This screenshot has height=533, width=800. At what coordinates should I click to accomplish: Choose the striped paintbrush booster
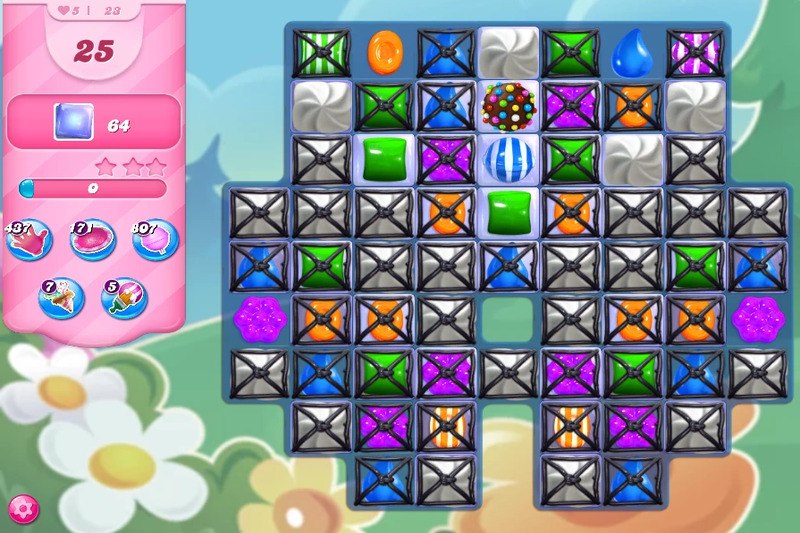(x=123, y=297)
